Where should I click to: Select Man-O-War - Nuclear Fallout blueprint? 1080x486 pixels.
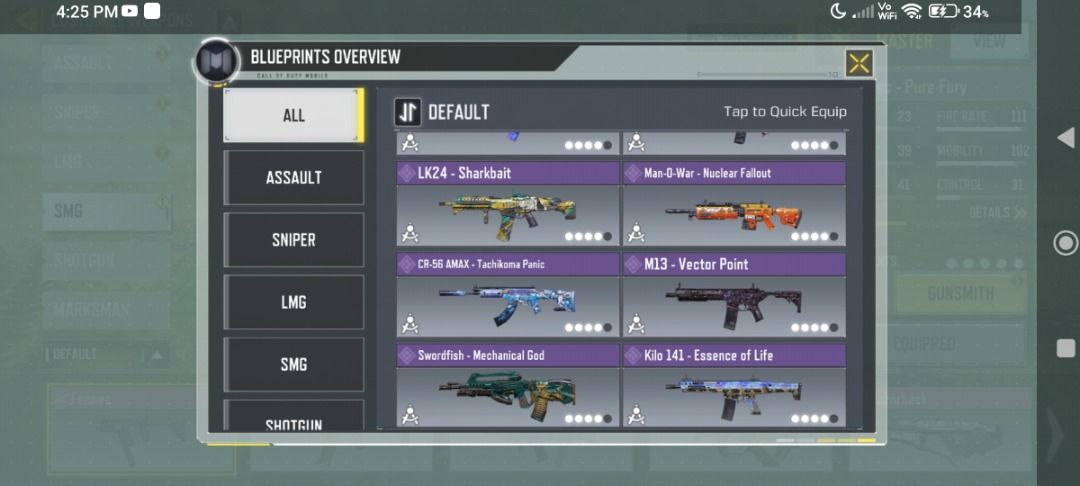point(734,206)
